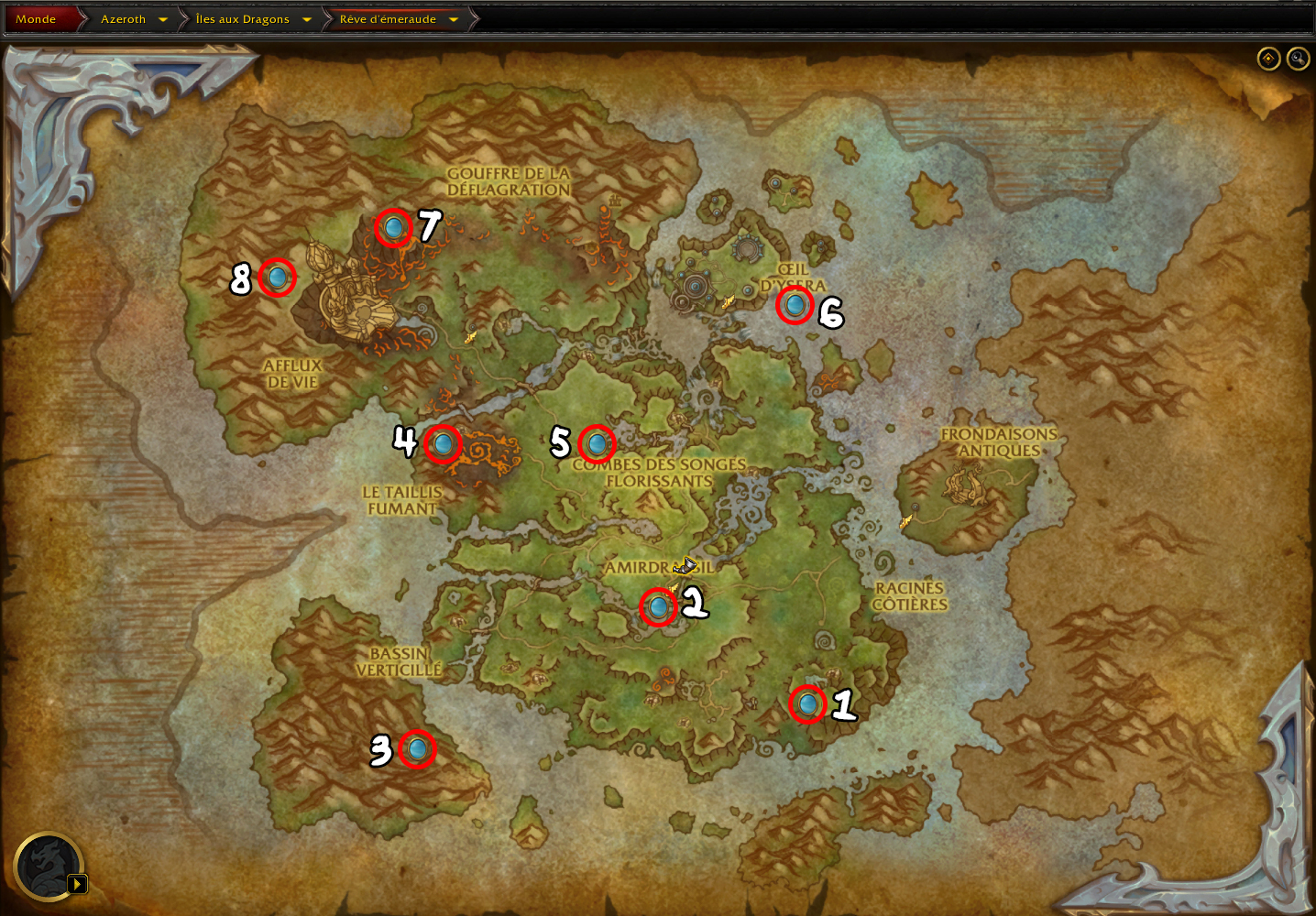Expand the dropdown arrow beside Îles aux Dragons
The width and height of the screenshot is (1316, 916).
pos(307,19)
